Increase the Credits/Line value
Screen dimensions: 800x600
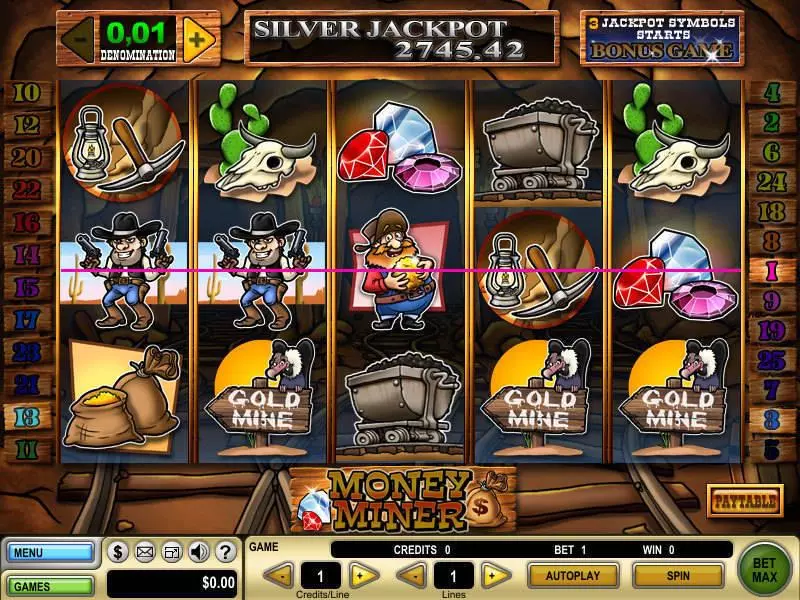(x=364, y=576)
